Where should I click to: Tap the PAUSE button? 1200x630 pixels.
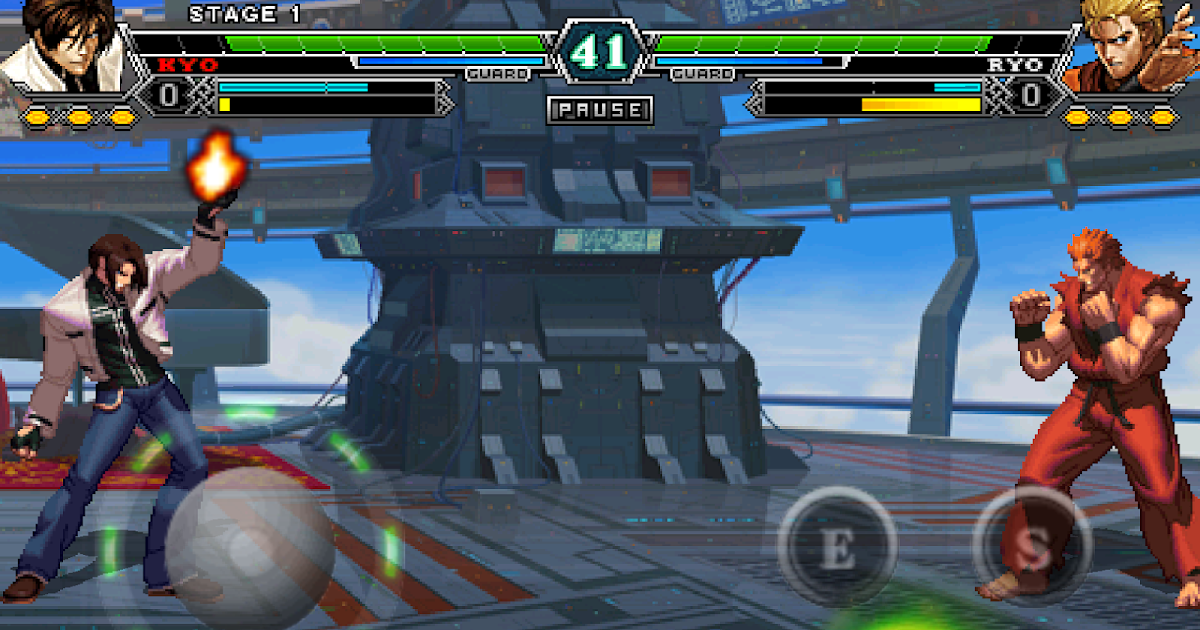click(x=600, y=109)
